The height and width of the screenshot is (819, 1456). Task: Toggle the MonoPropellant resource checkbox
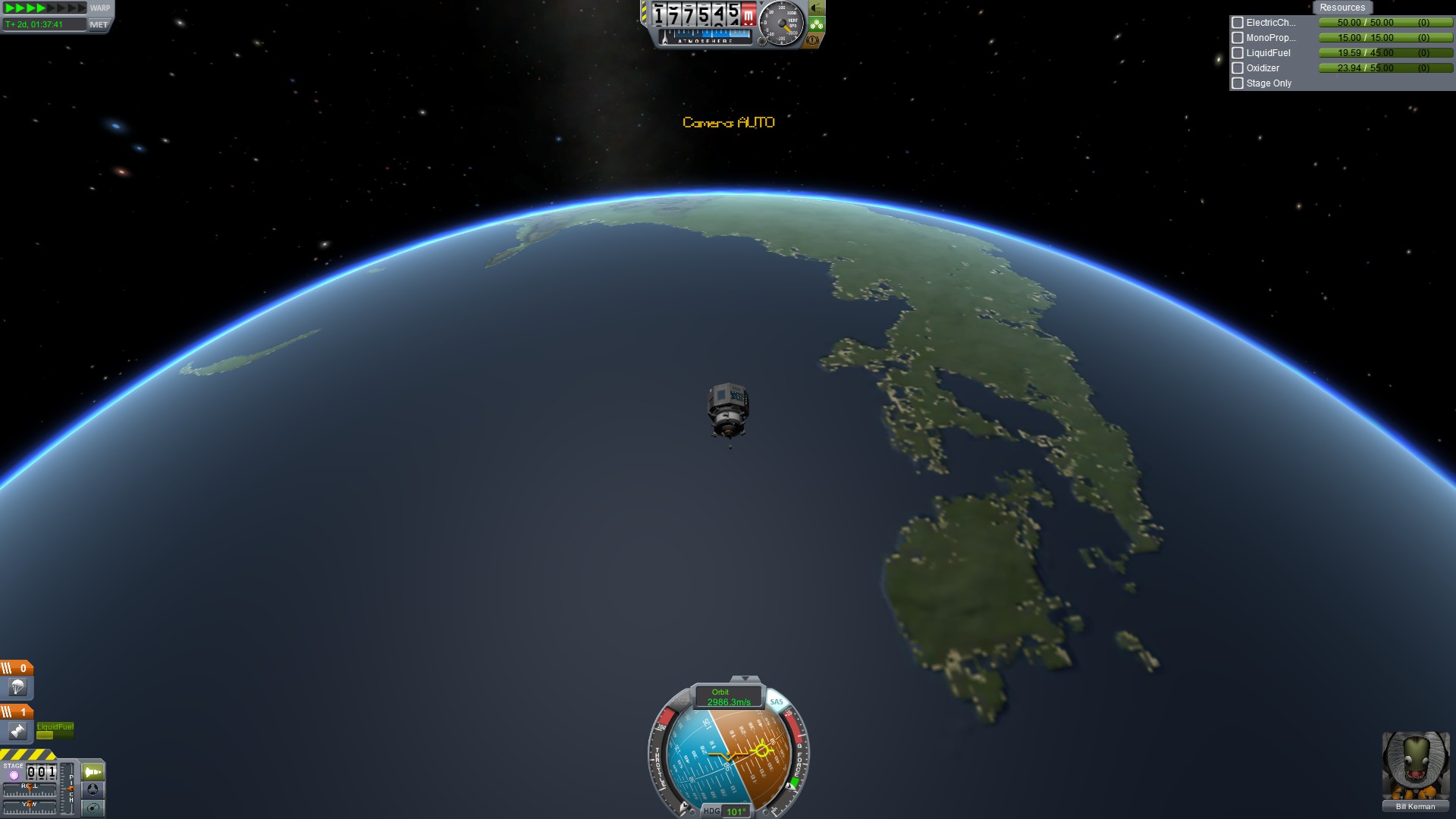1238,38
